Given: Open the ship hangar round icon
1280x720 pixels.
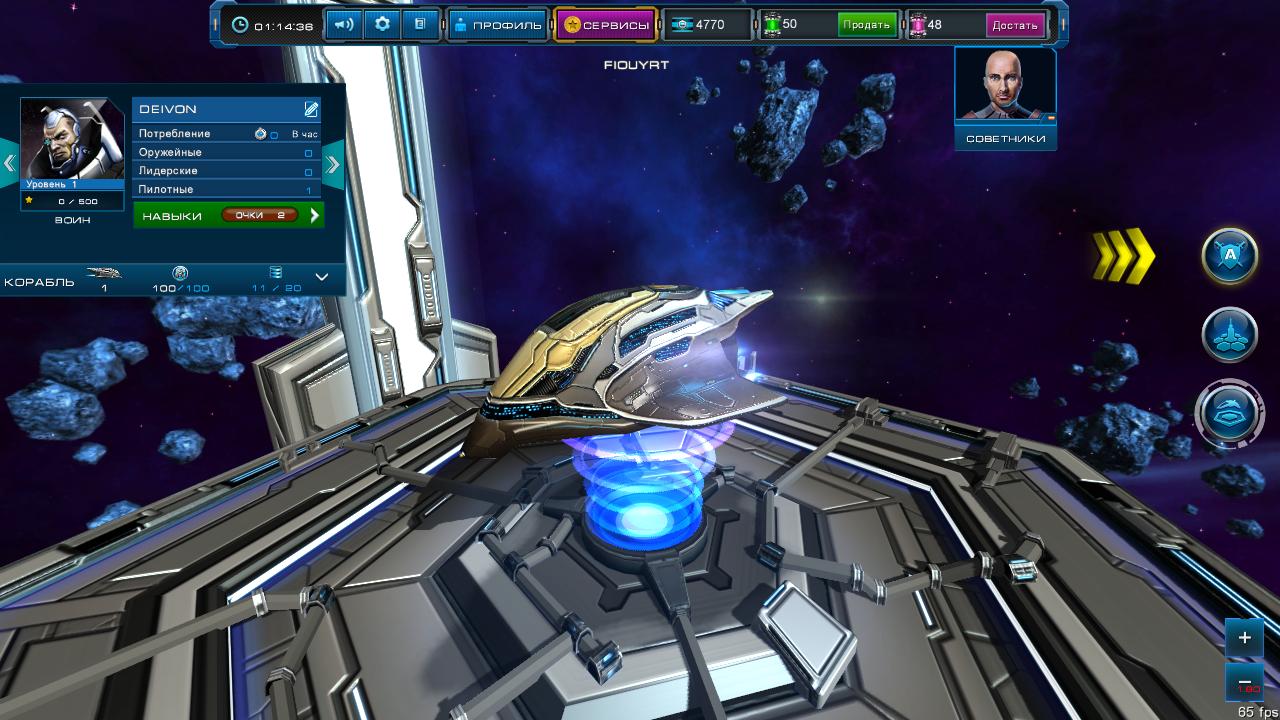Looking at the screenshot, I should (x=1229, y=413).
